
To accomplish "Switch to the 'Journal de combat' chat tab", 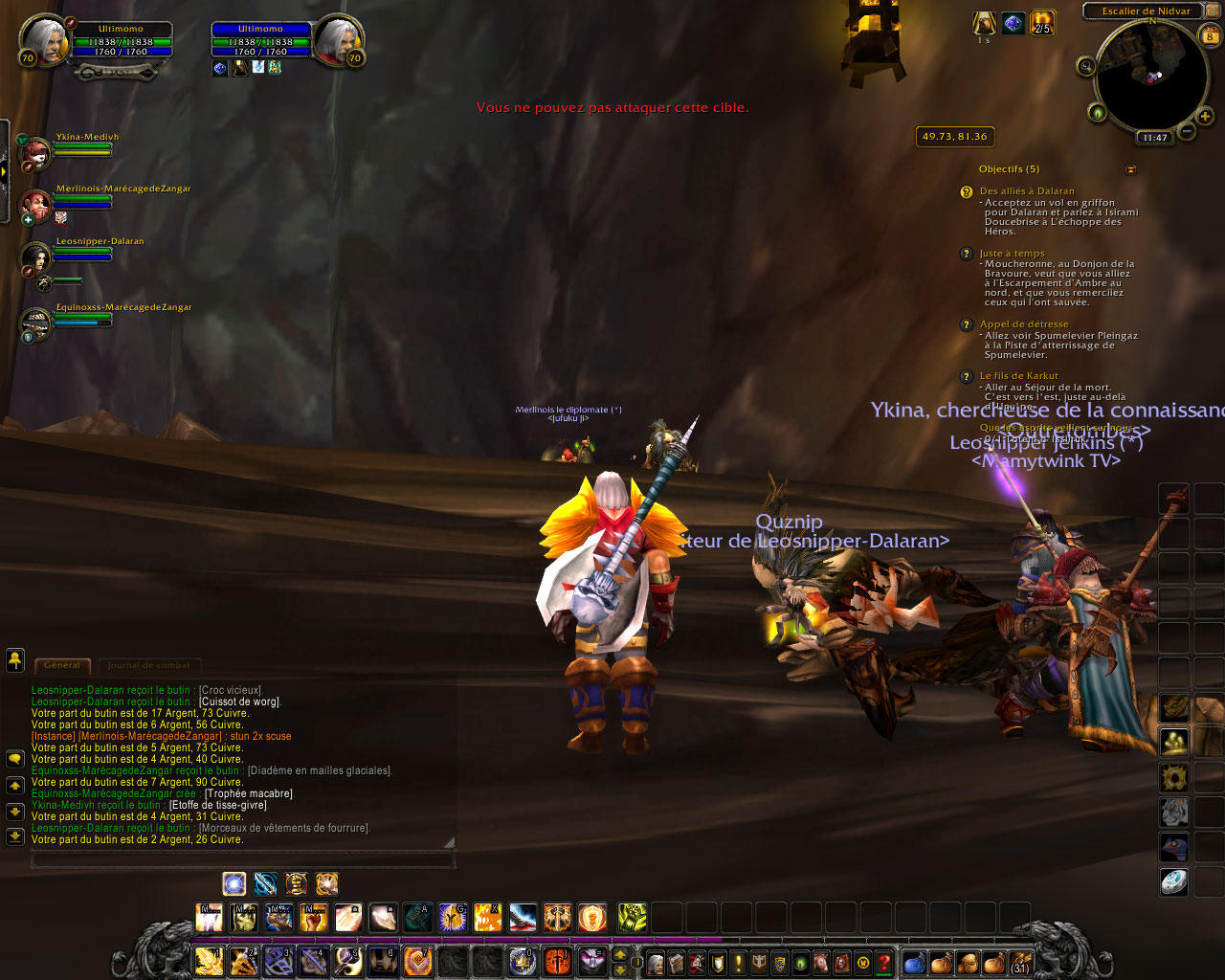I will coord(148,665).
